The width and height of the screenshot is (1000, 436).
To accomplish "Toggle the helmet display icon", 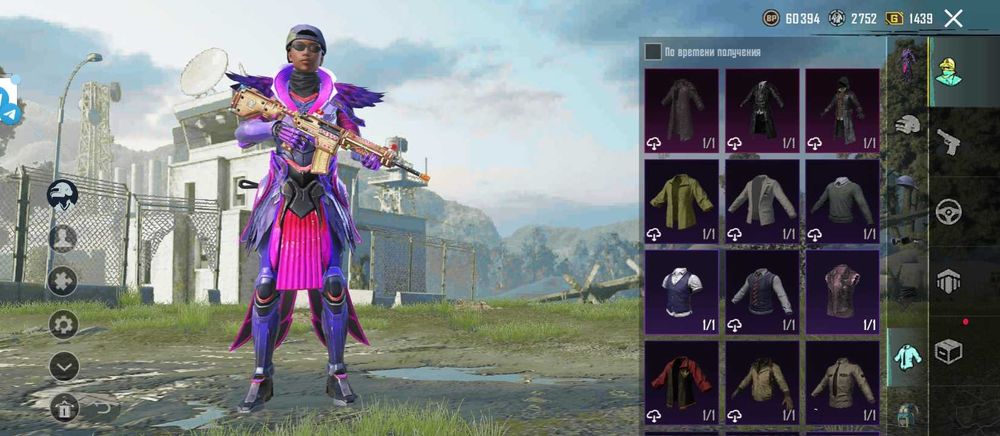I will [x=63, y=195].
